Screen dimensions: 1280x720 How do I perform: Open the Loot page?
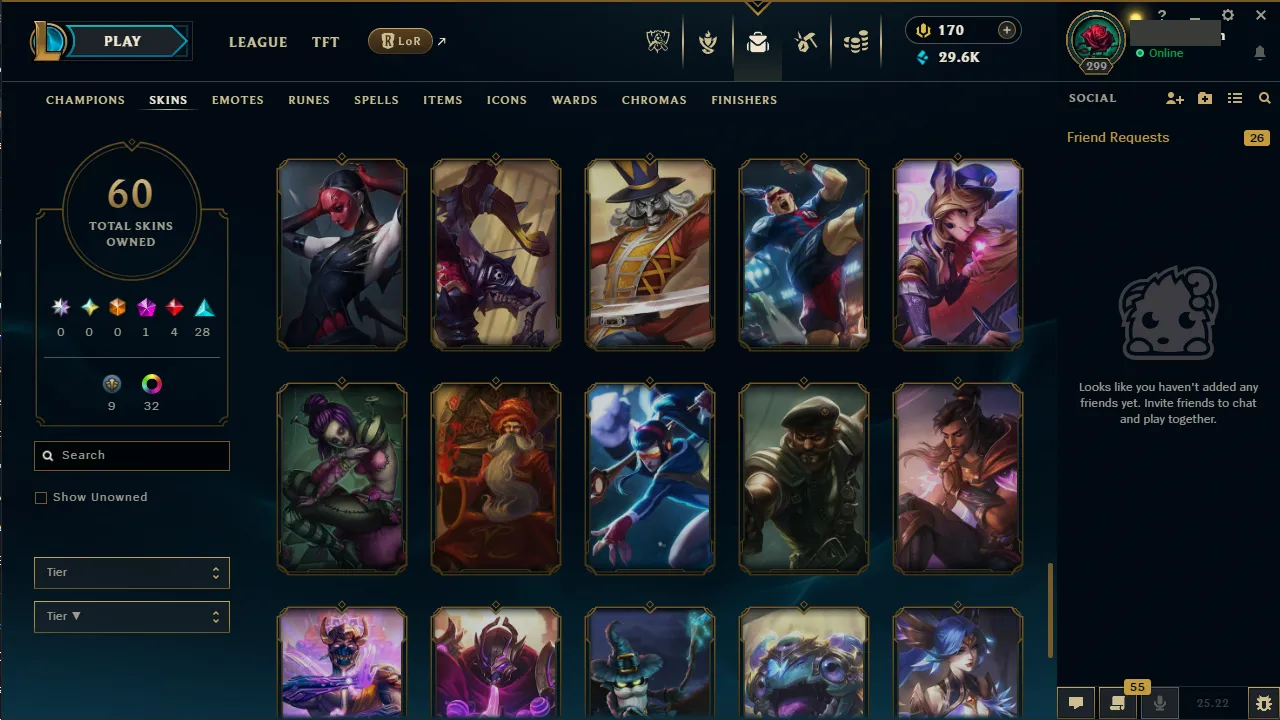pos(757,42)
